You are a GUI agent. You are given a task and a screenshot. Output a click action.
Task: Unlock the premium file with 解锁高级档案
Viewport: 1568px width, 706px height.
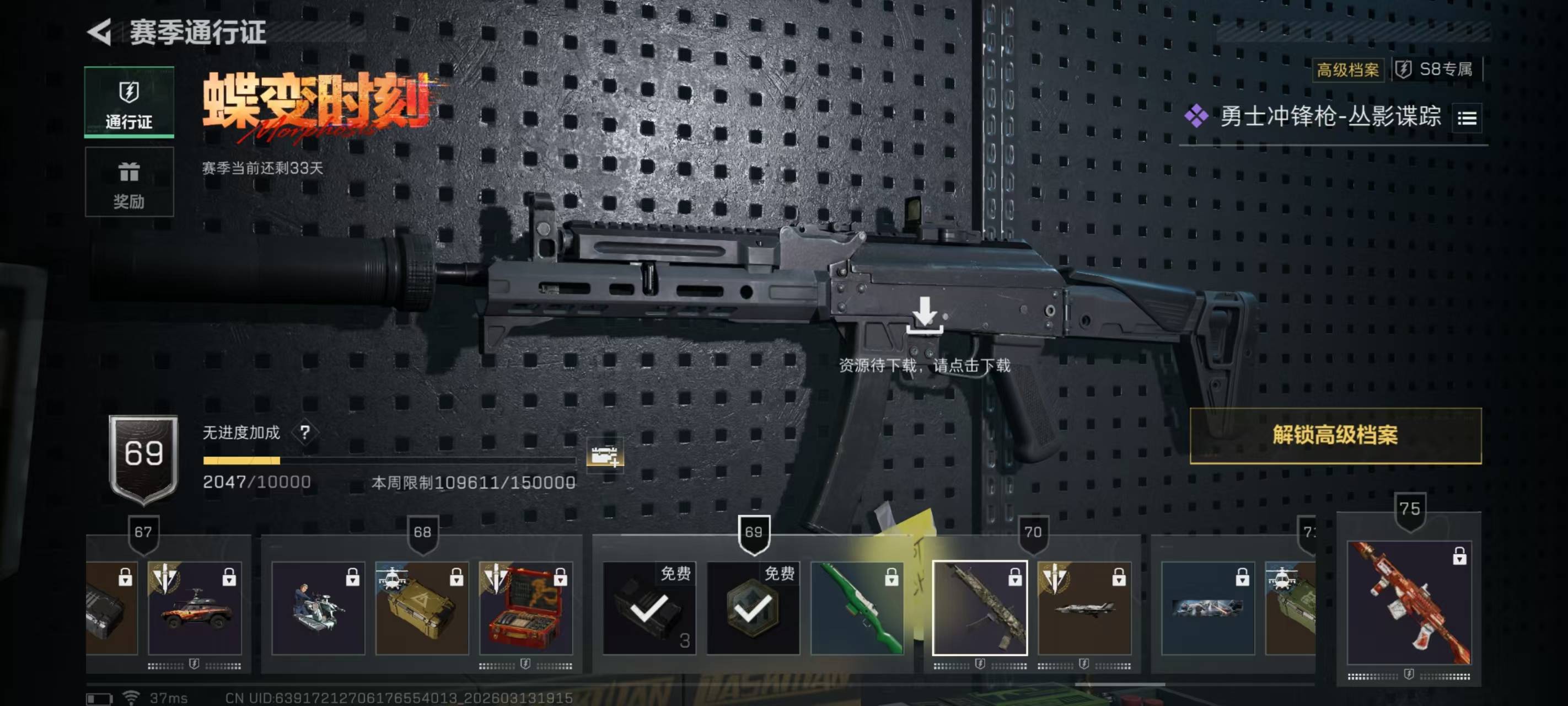pos(1335,436)
